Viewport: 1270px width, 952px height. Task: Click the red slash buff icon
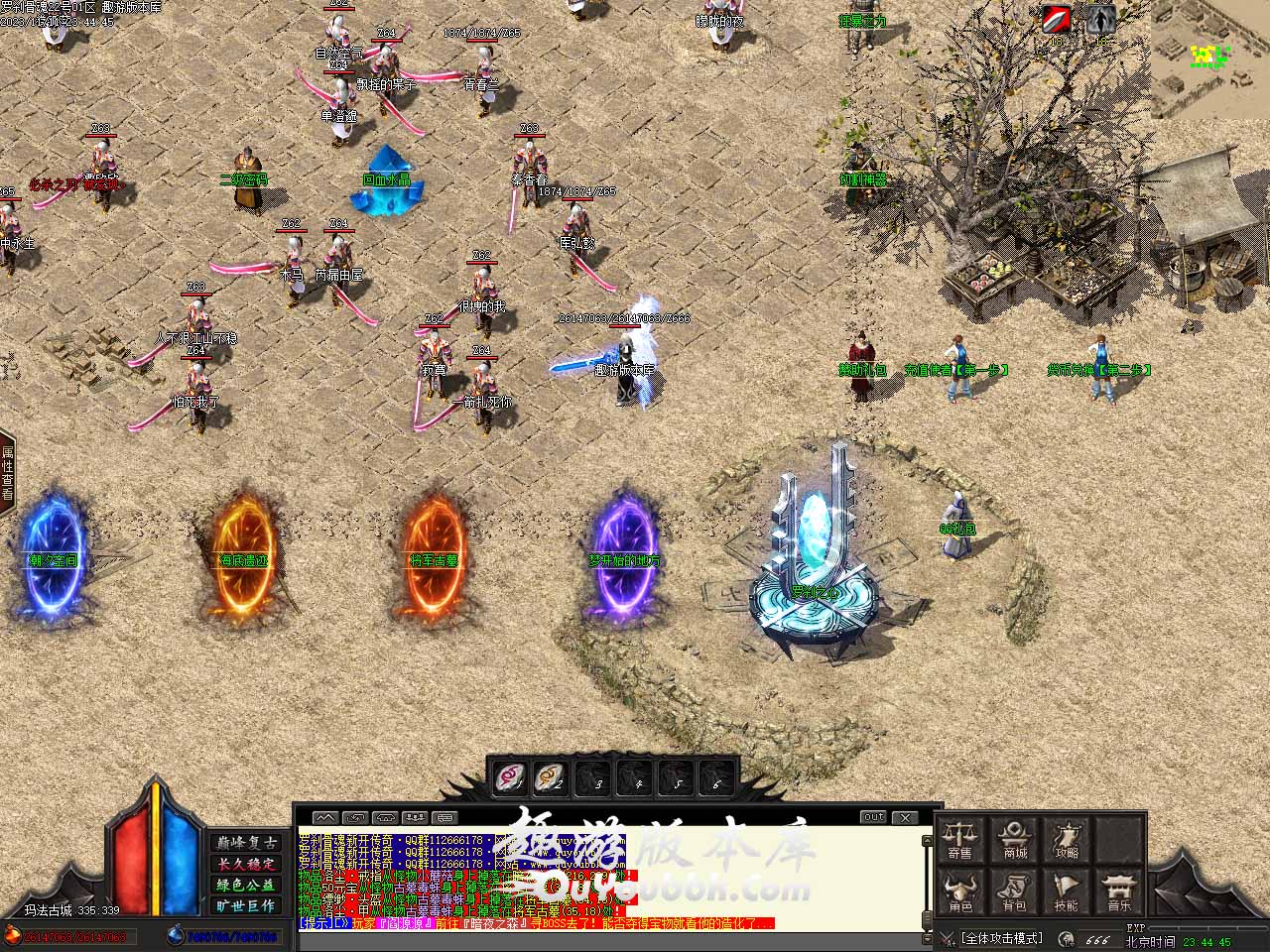tap(1057, 20)
